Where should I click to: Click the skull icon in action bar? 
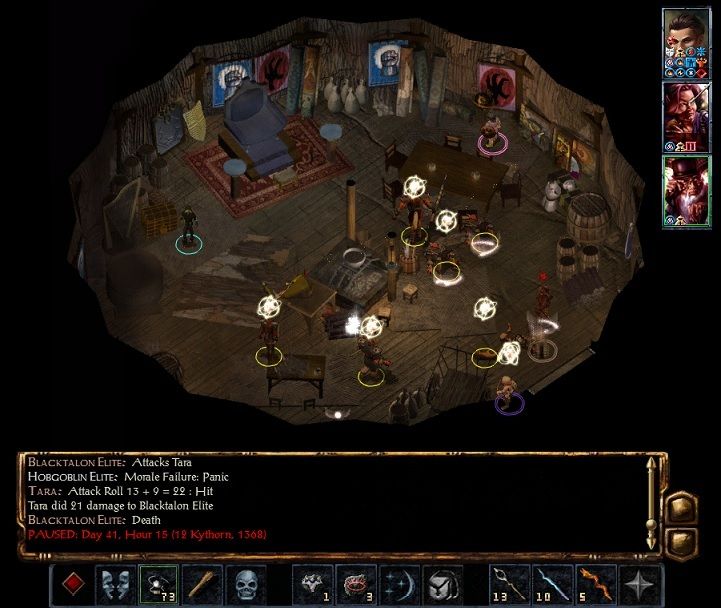[x=245, y=584]
